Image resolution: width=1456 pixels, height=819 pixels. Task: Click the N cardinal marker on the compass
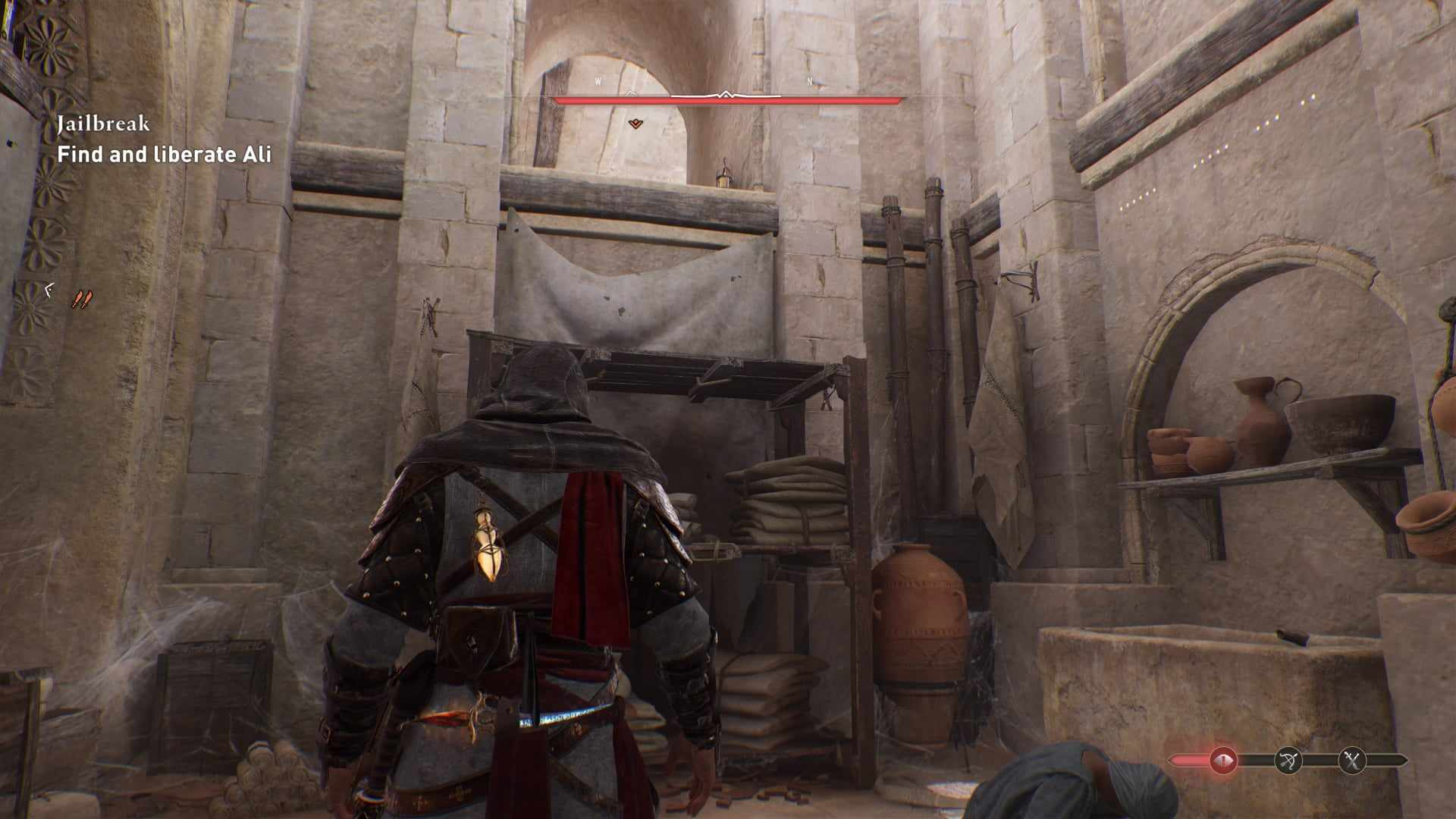(809, 80)
